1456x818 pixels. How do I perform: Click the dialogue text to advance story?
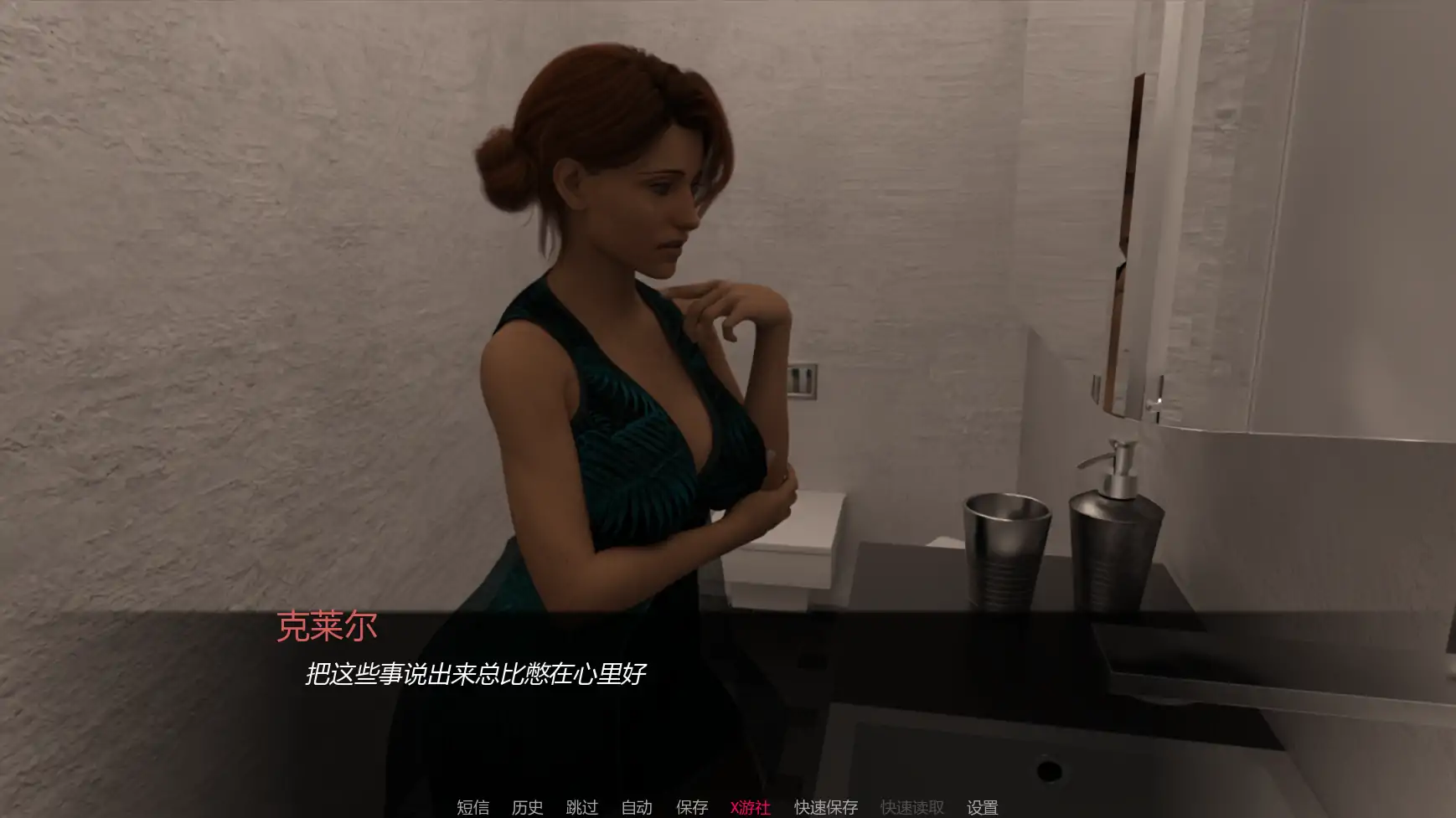(x=478, y=671)
